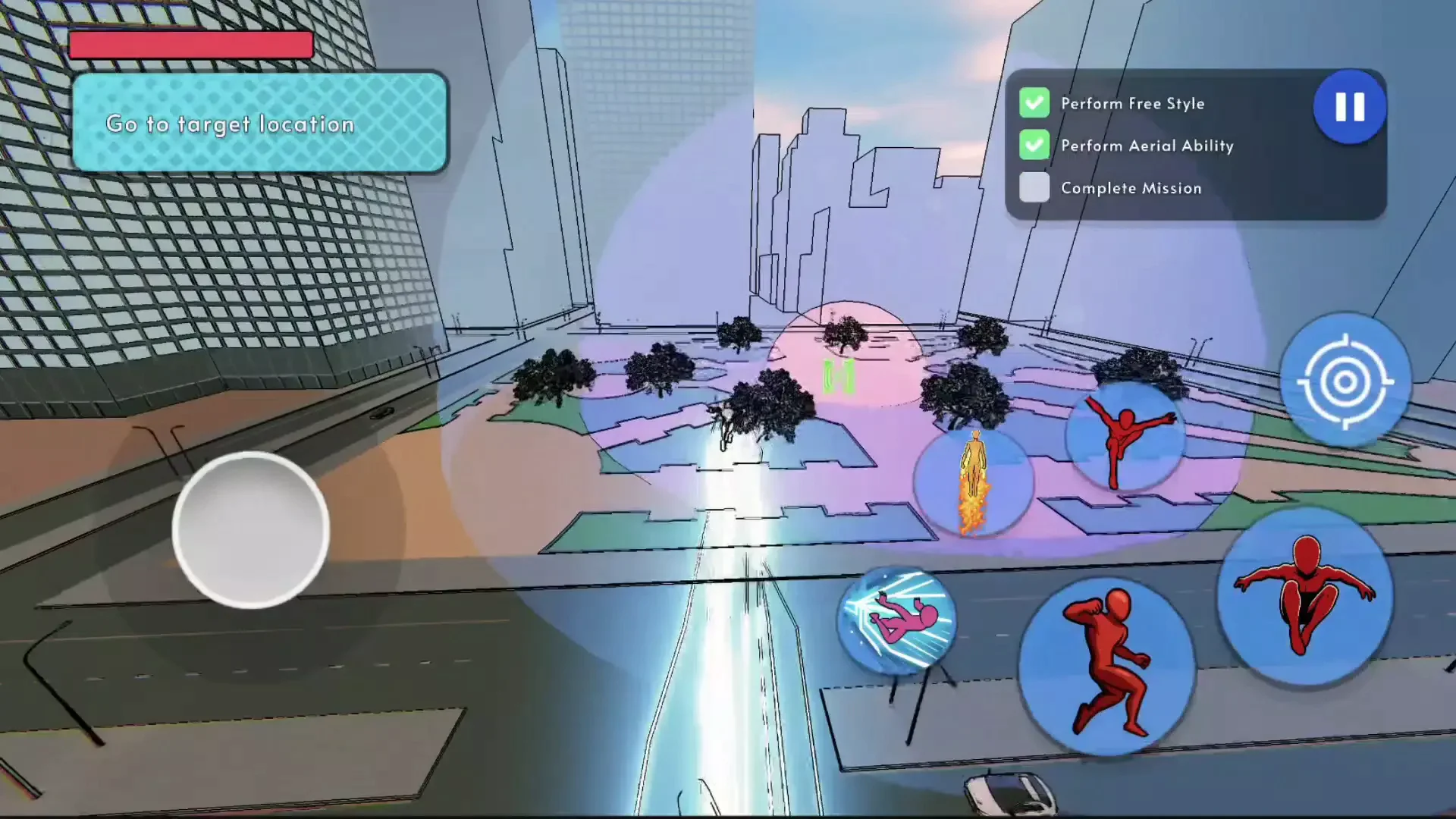Screen dimensions: 1456x819
Task: Pause the game with the blue pause button
Action: (1350, 107)
